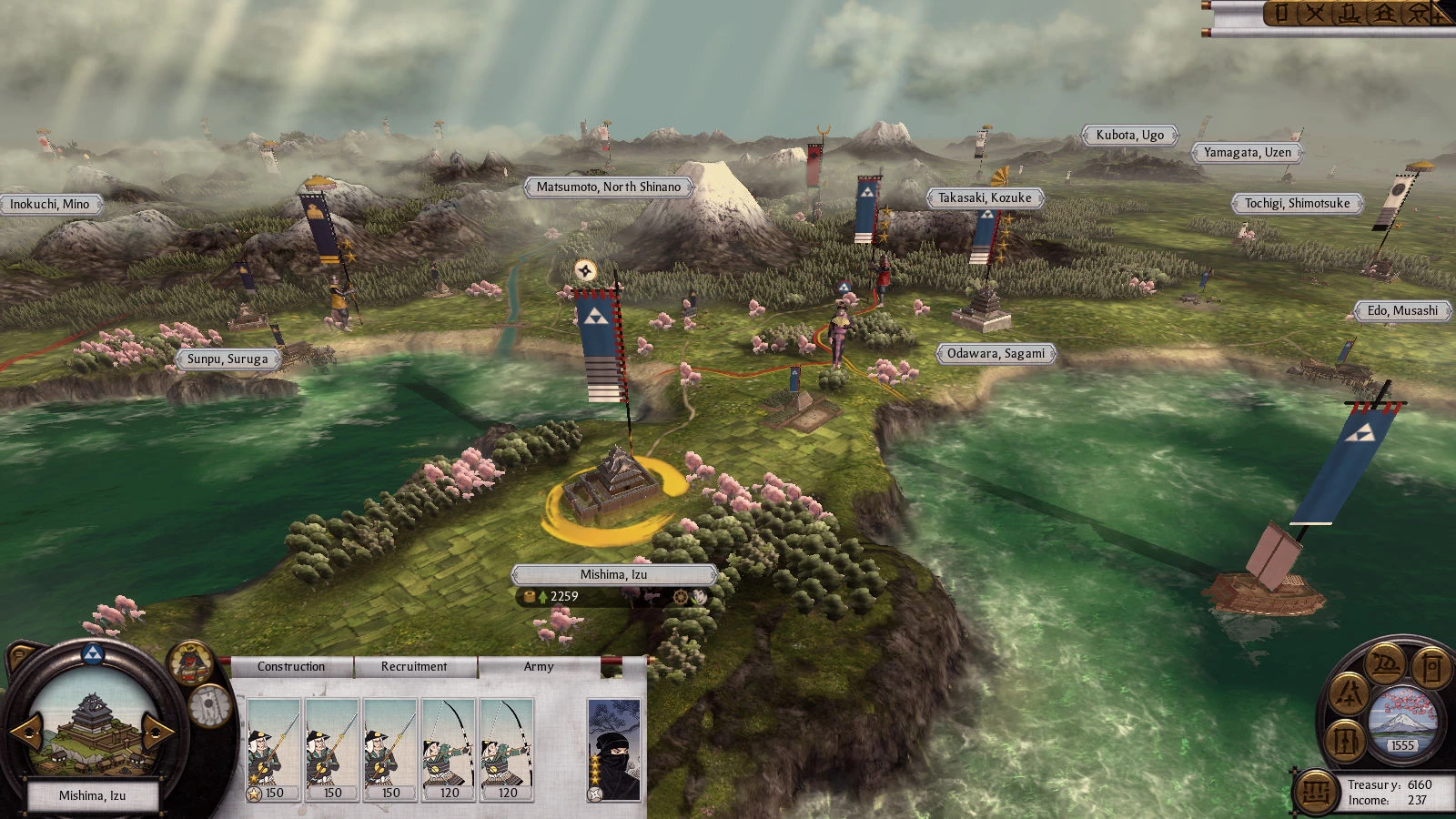
Task: Click the Mishima, Izu province label
Action: click(x=614, y=575)
